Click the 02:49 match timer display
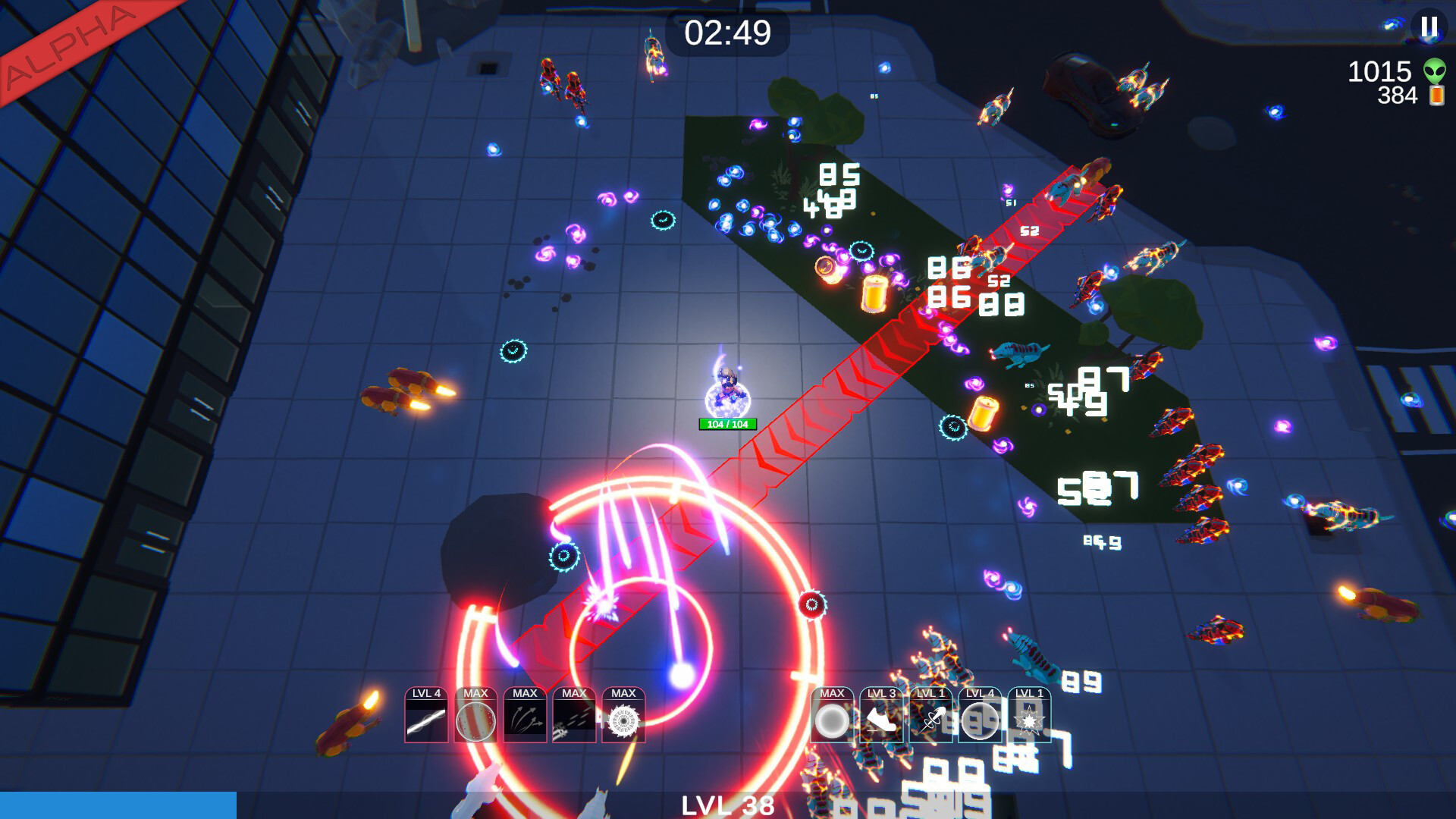The width and height of the screenshot is (1456, 819). pos(727,32)
